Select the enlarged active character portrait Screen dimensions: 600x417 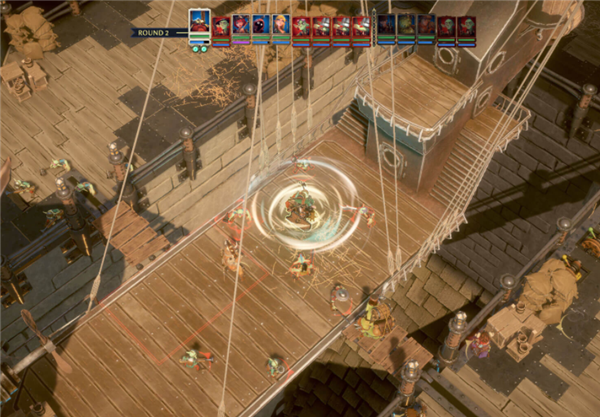click(200, 23)
